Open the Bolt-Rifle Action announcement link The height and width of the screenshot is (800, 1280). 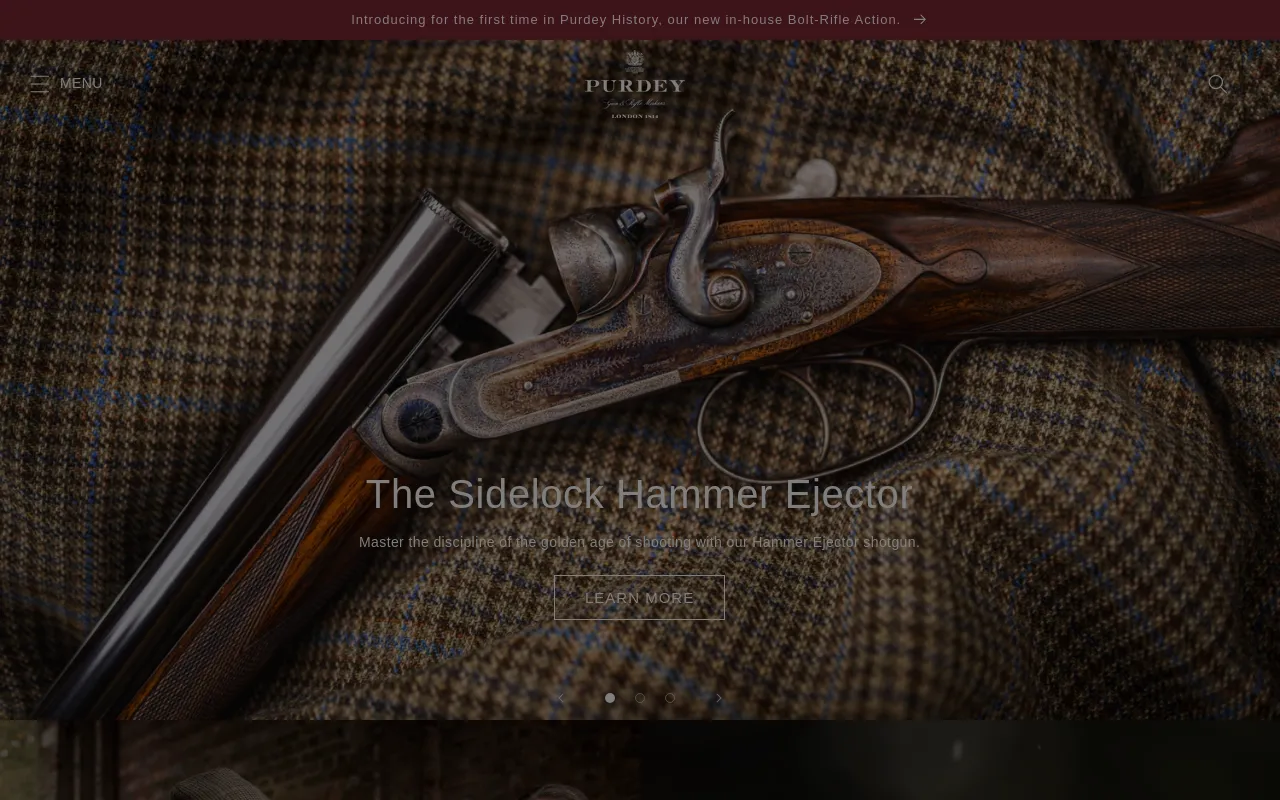tap(625, 19)
